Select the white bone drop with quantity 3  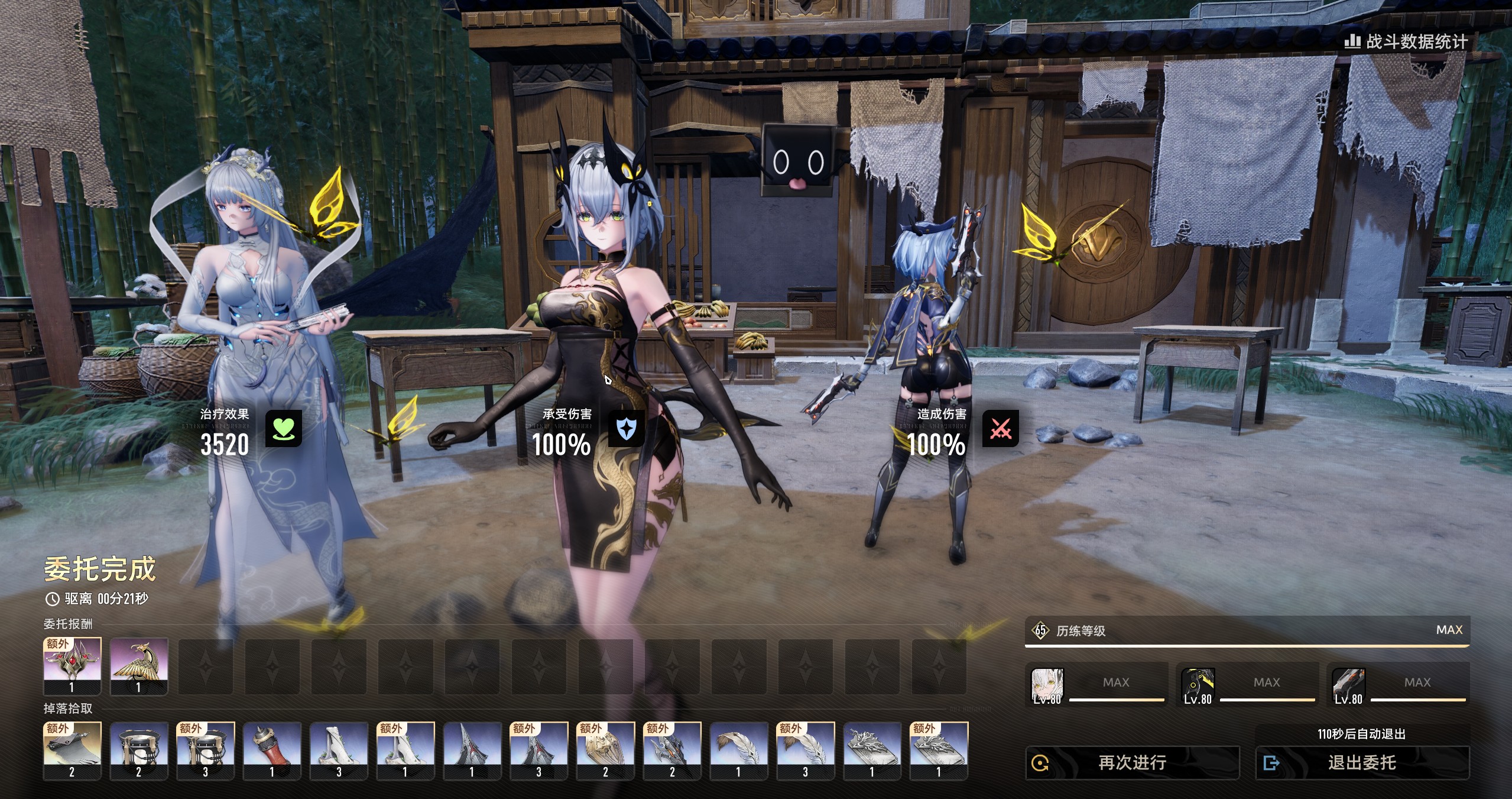[339, 749]
